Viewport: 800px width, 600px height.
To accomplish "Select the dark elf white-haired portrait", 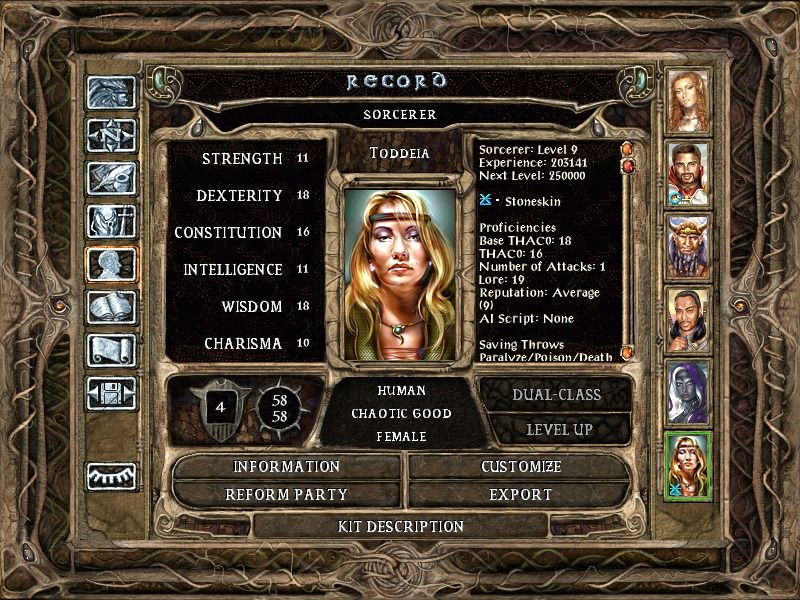I will (x=688, y=392).
